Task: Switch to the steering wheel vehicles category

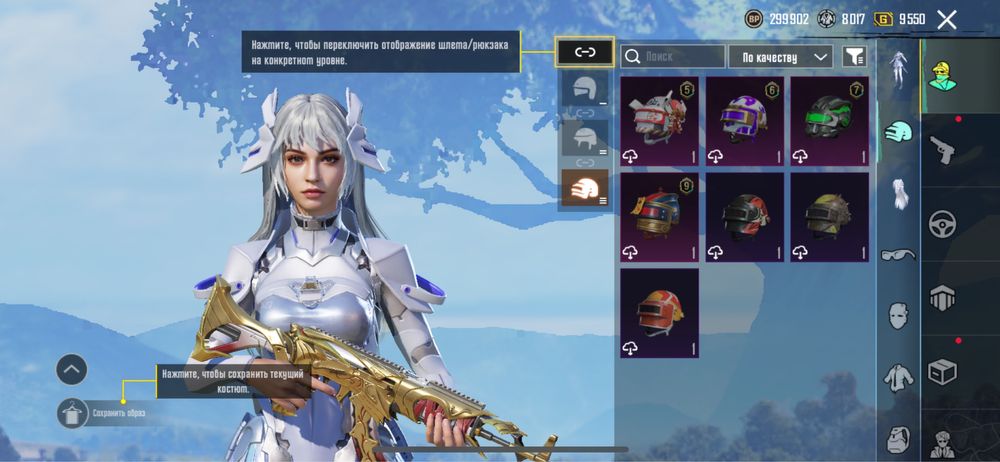Action: tap(942, 223)
